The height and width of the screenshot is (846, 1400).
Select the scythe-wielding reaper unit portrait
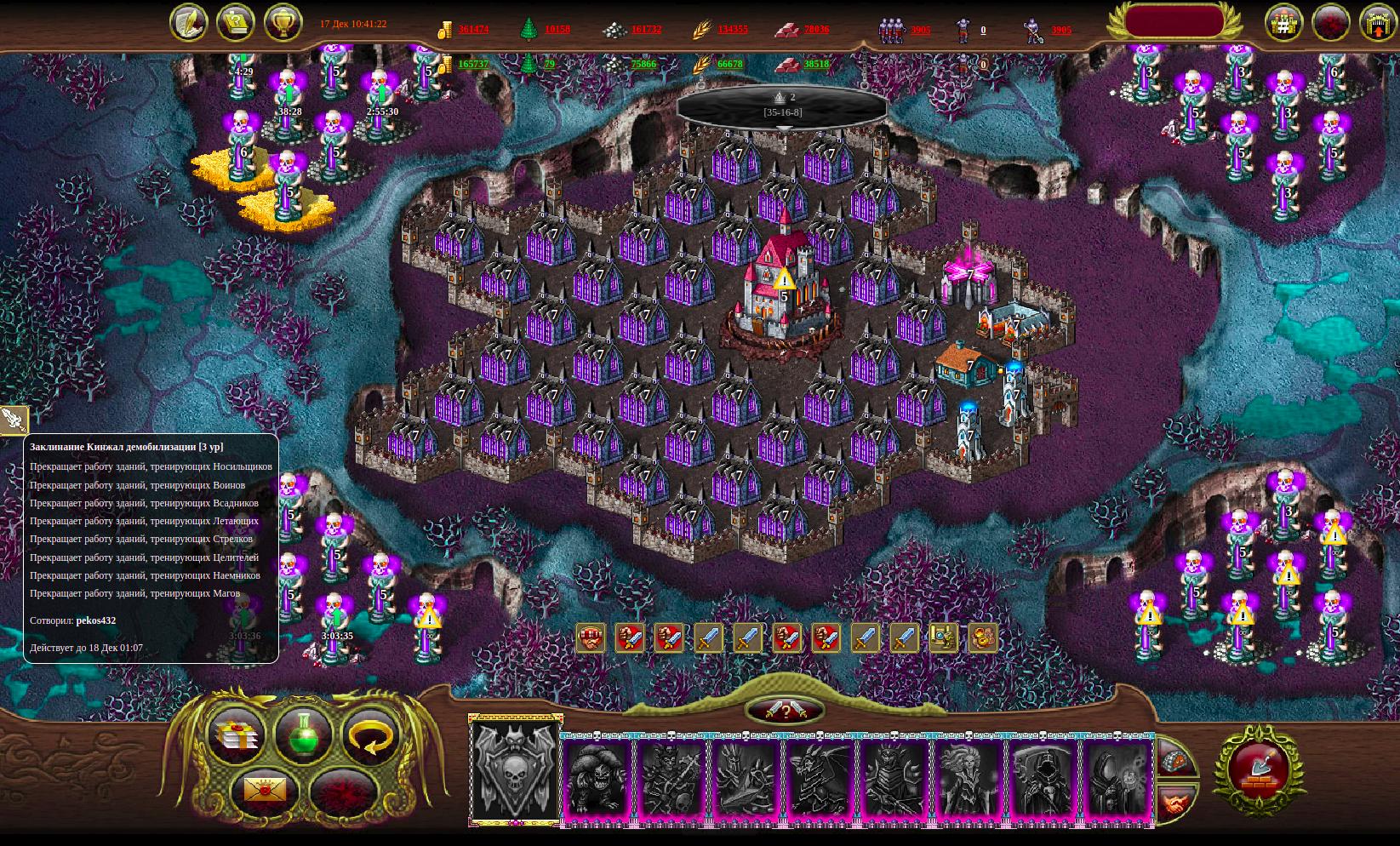1043,778
